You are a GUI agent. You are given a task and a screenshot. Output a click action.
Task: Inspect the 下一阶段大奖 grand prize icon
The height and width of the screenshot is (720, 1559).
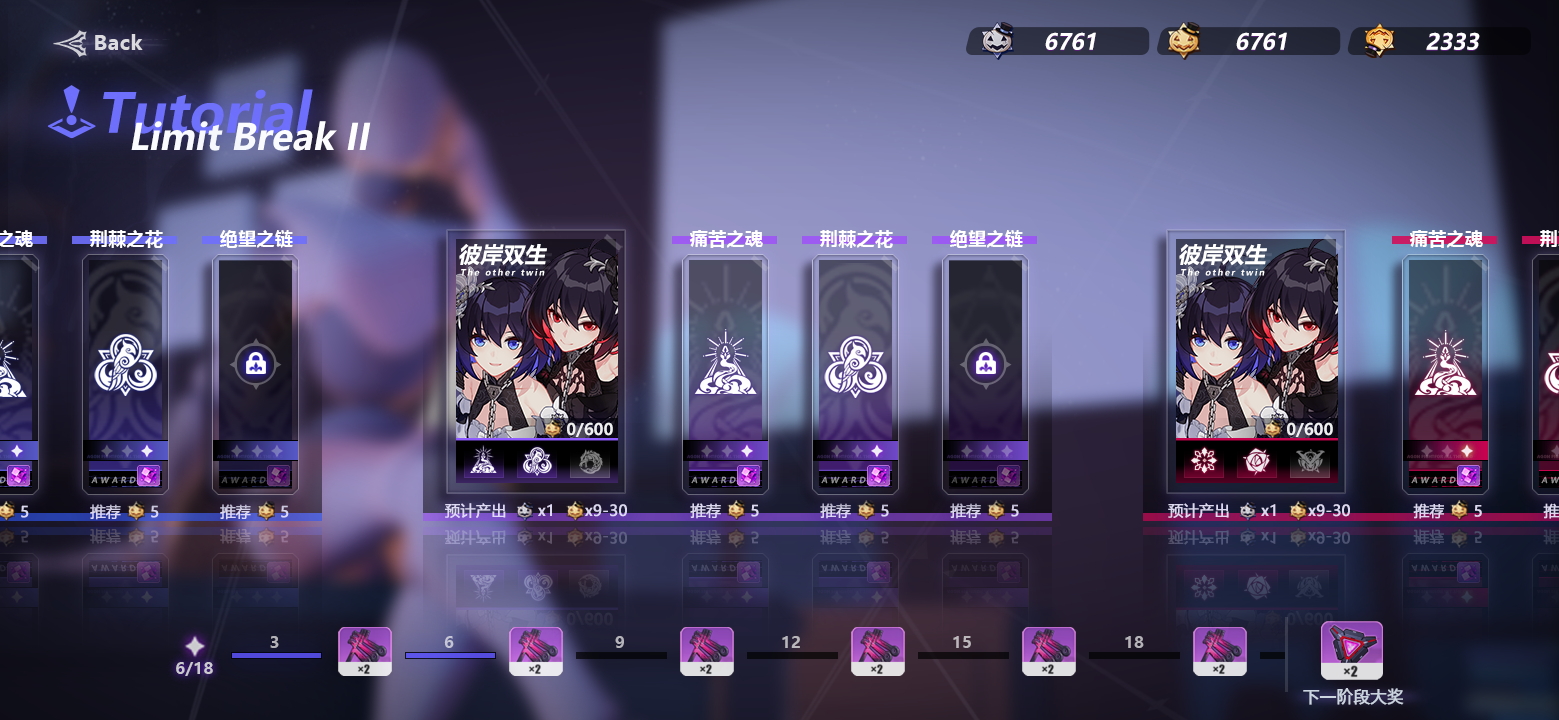1351,650
